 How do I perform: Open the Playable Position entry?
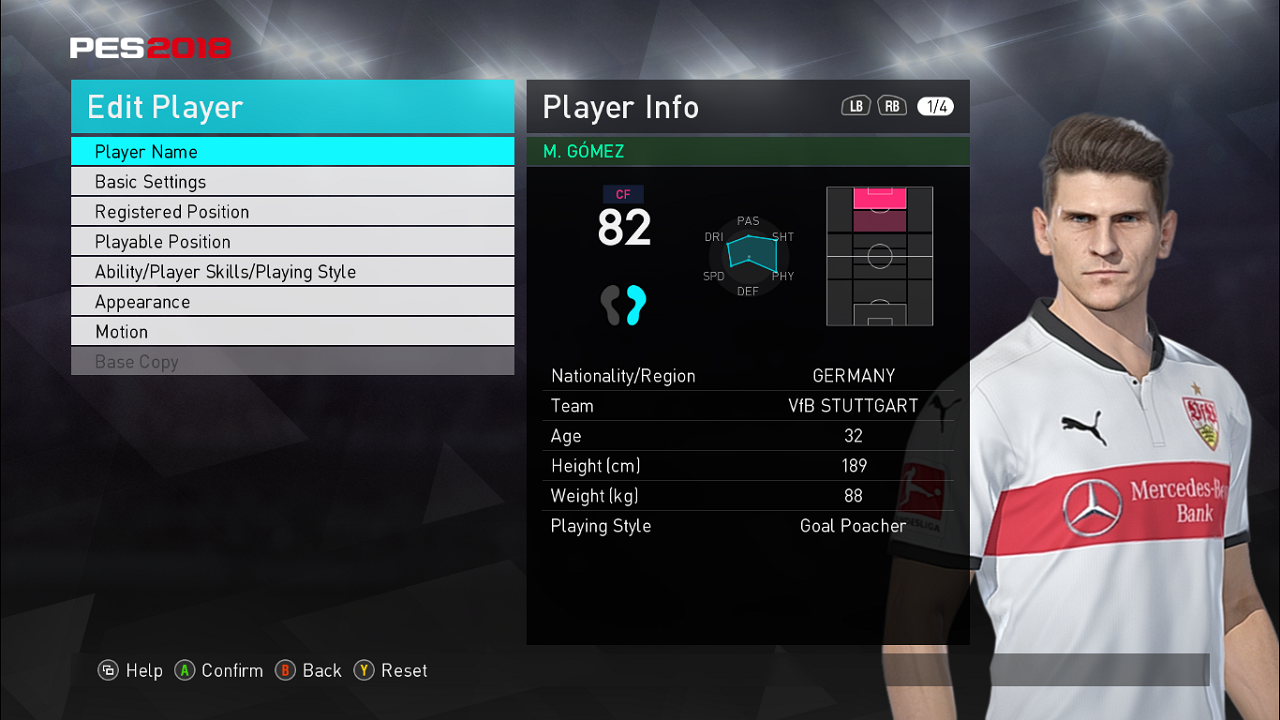coord(292,242)
